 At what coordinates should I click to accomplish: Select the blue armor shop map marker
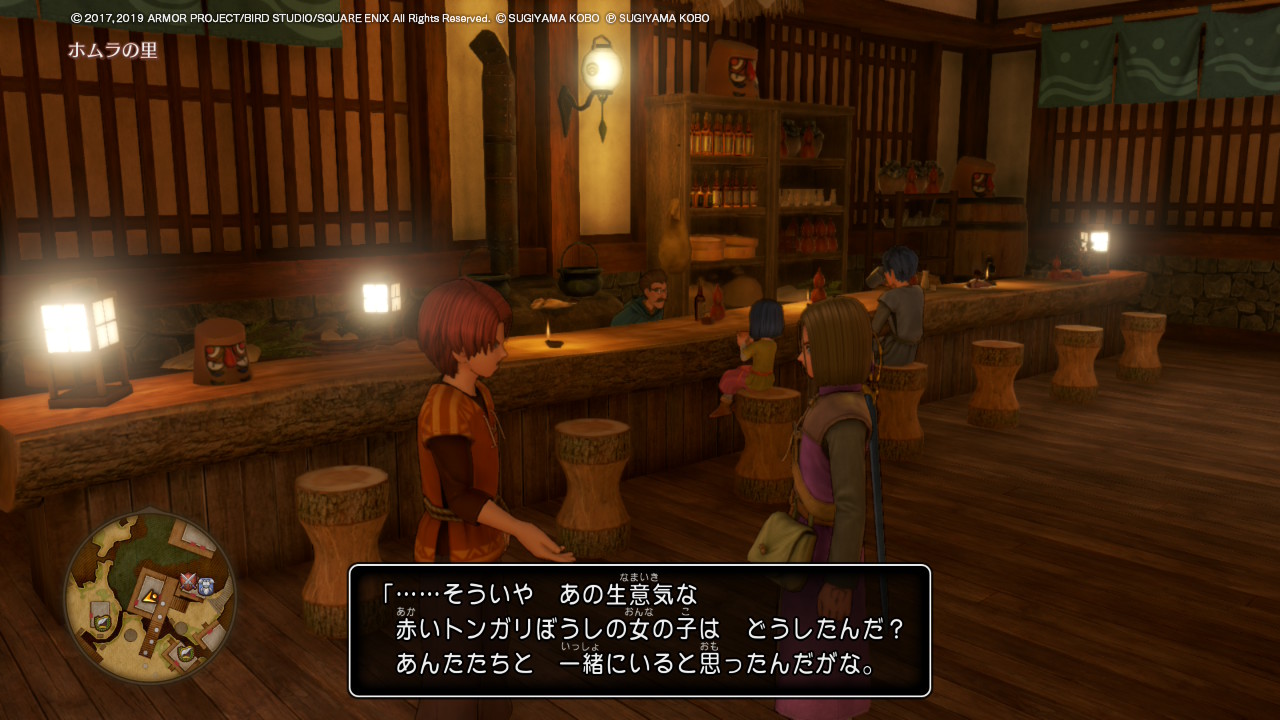pos(206,586)
